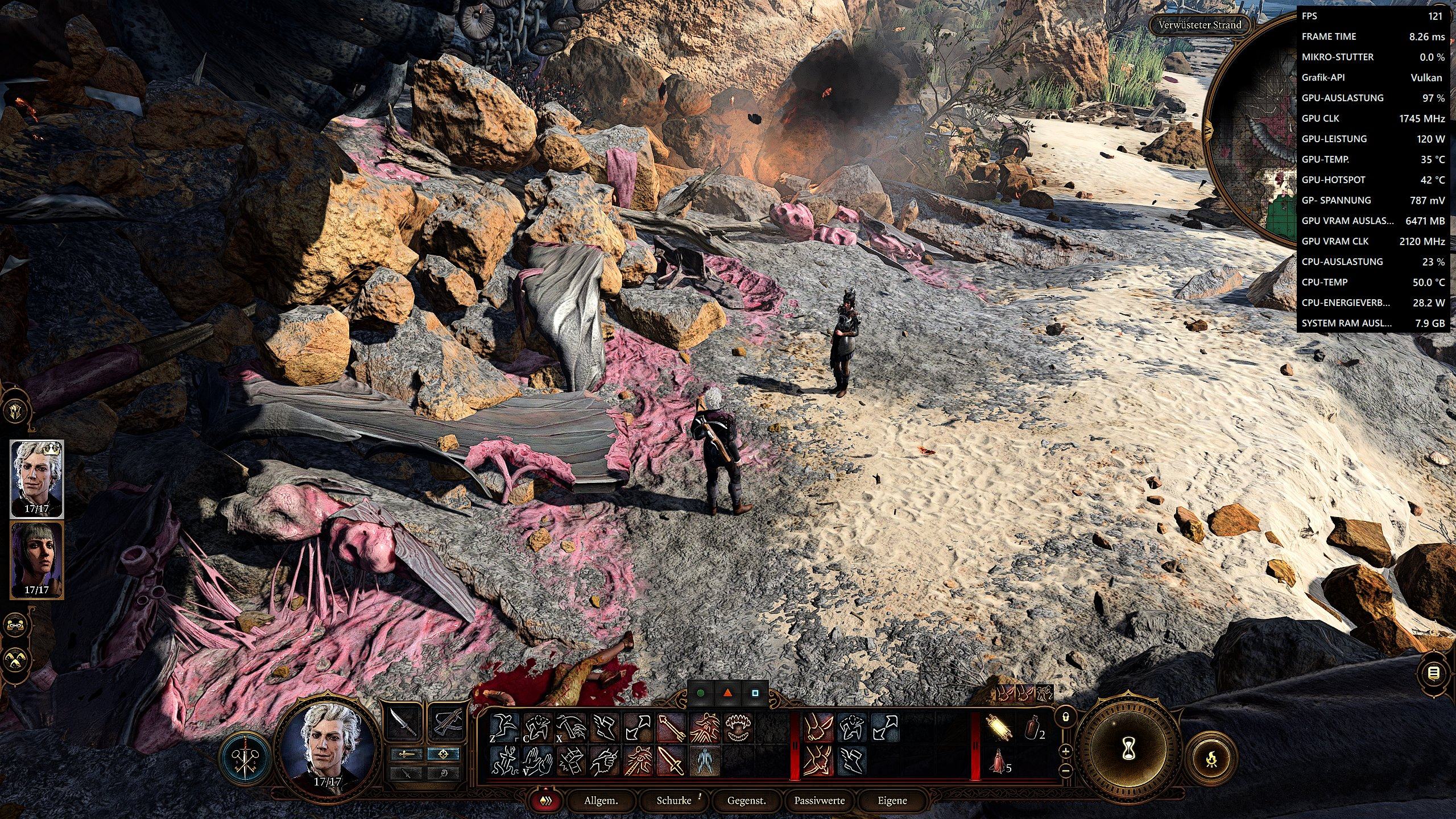Switch to the Schurke hotbar tab
1456x819 pixels.
tap(674, 801)
